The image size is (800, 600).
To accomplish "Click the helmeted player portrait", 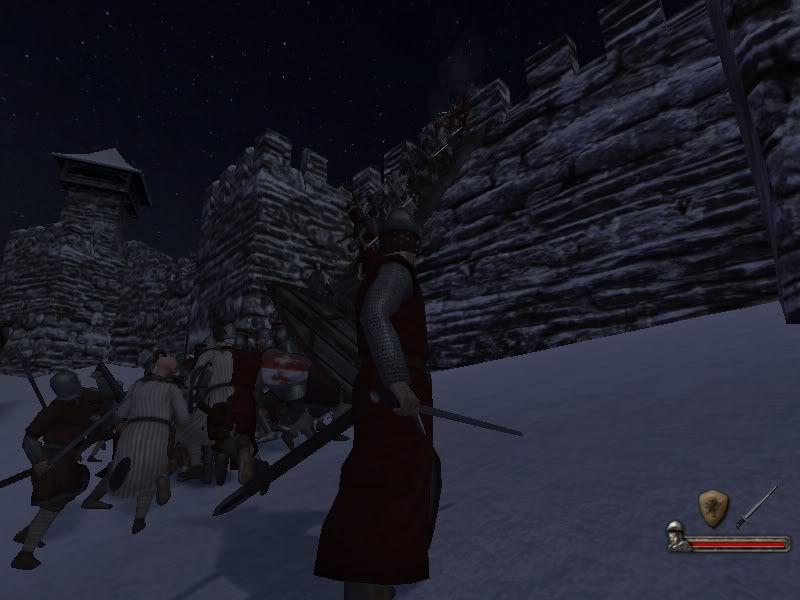I will (x=677, y=537).
